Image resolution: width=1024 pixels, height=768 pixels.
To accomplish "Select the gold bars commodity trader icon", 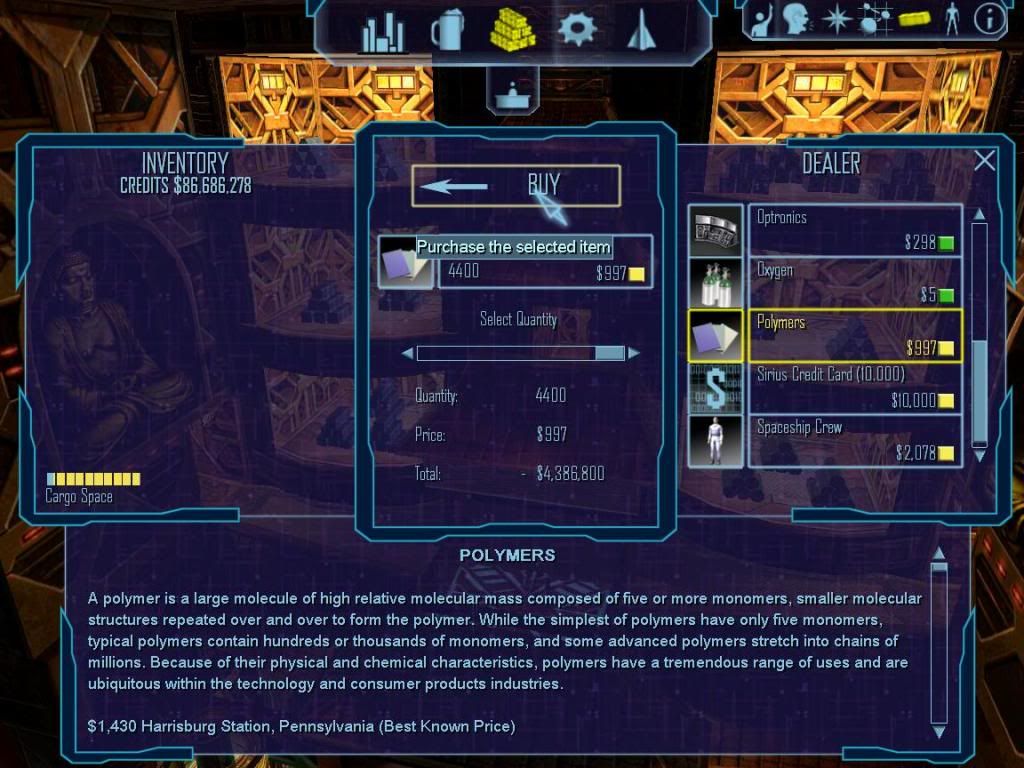I will [512, 30].
